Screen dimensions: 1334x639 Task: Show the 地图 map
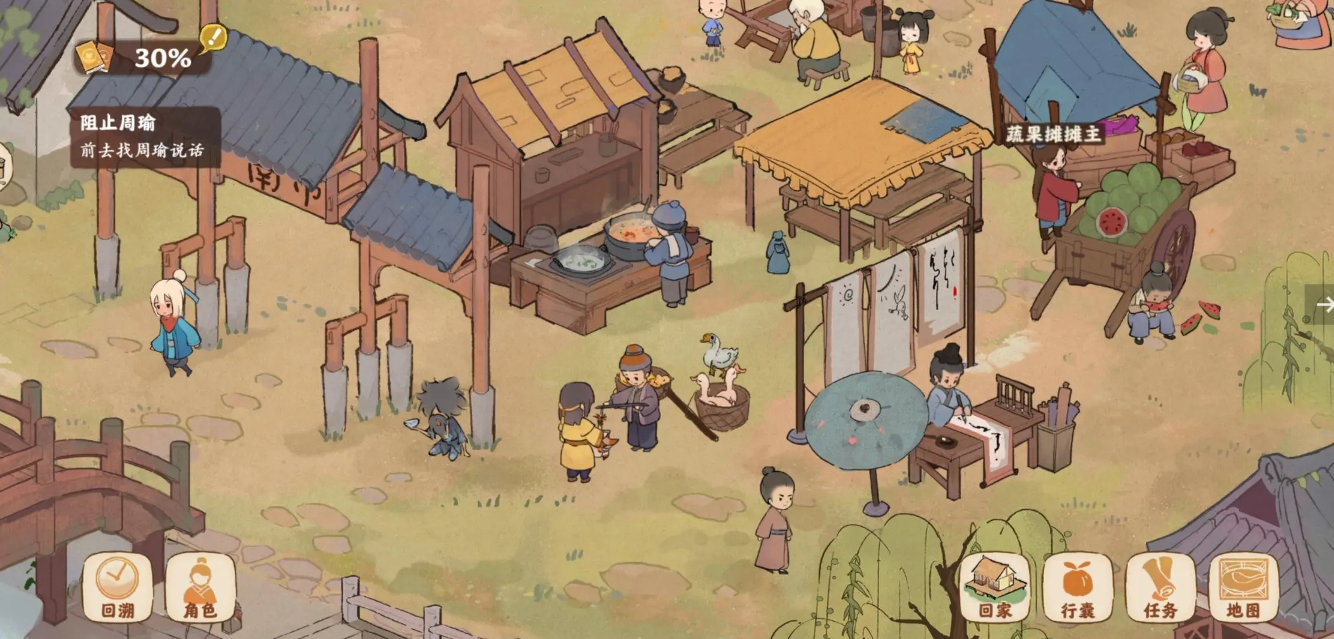(1243, 587)
